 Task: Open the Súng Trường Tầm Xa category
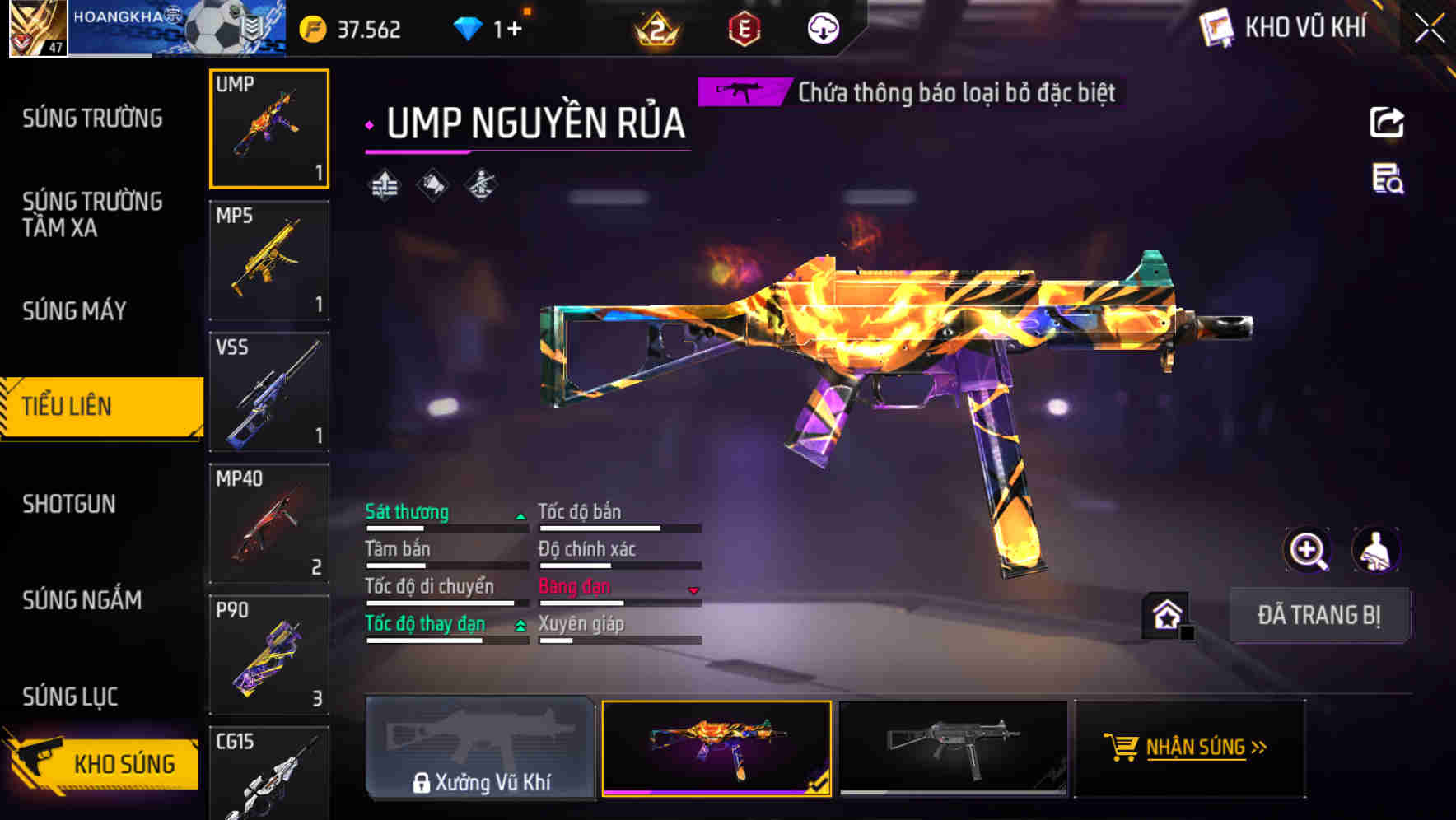point(92,214)
